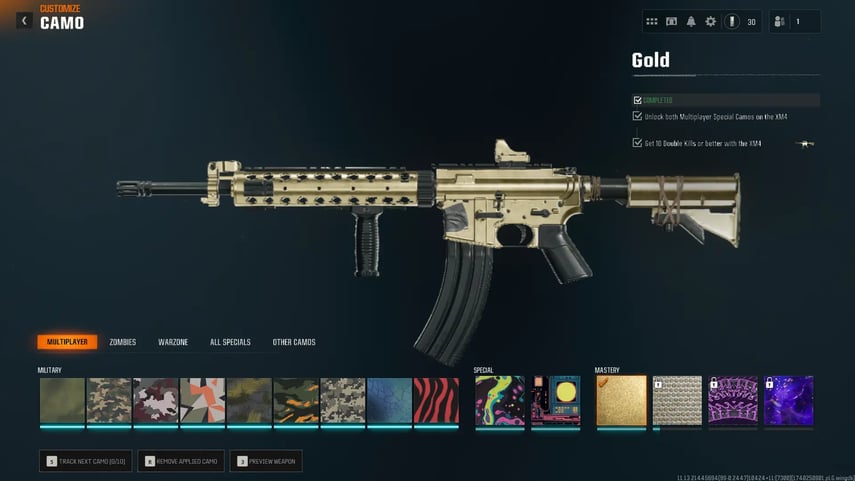Remove the applied camo
The width and height of the screenshot is (855, 481).
[181, 461]
